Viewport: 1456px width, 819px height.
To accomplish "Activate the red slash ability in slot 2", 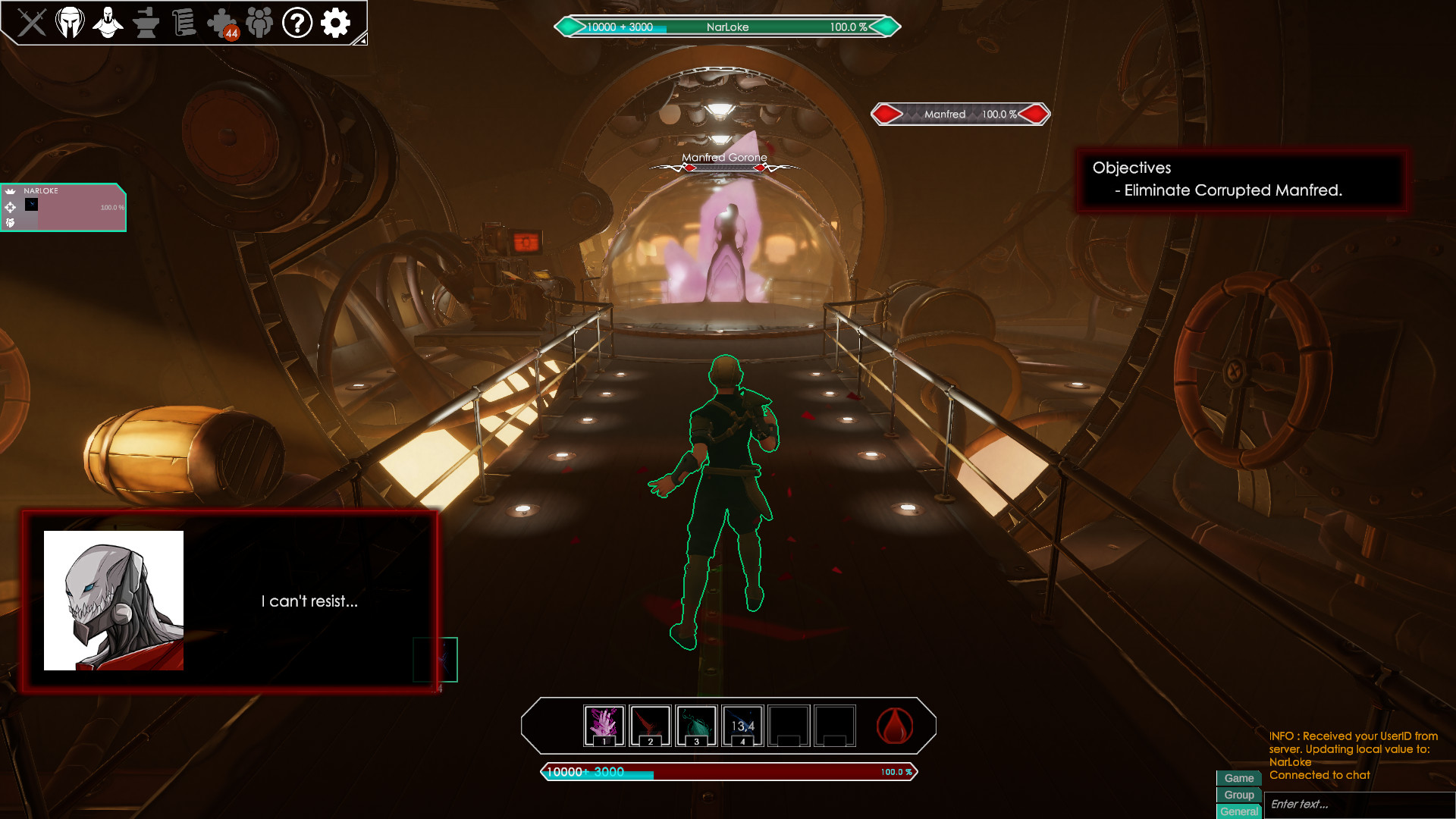I will (x=651, y=726).
